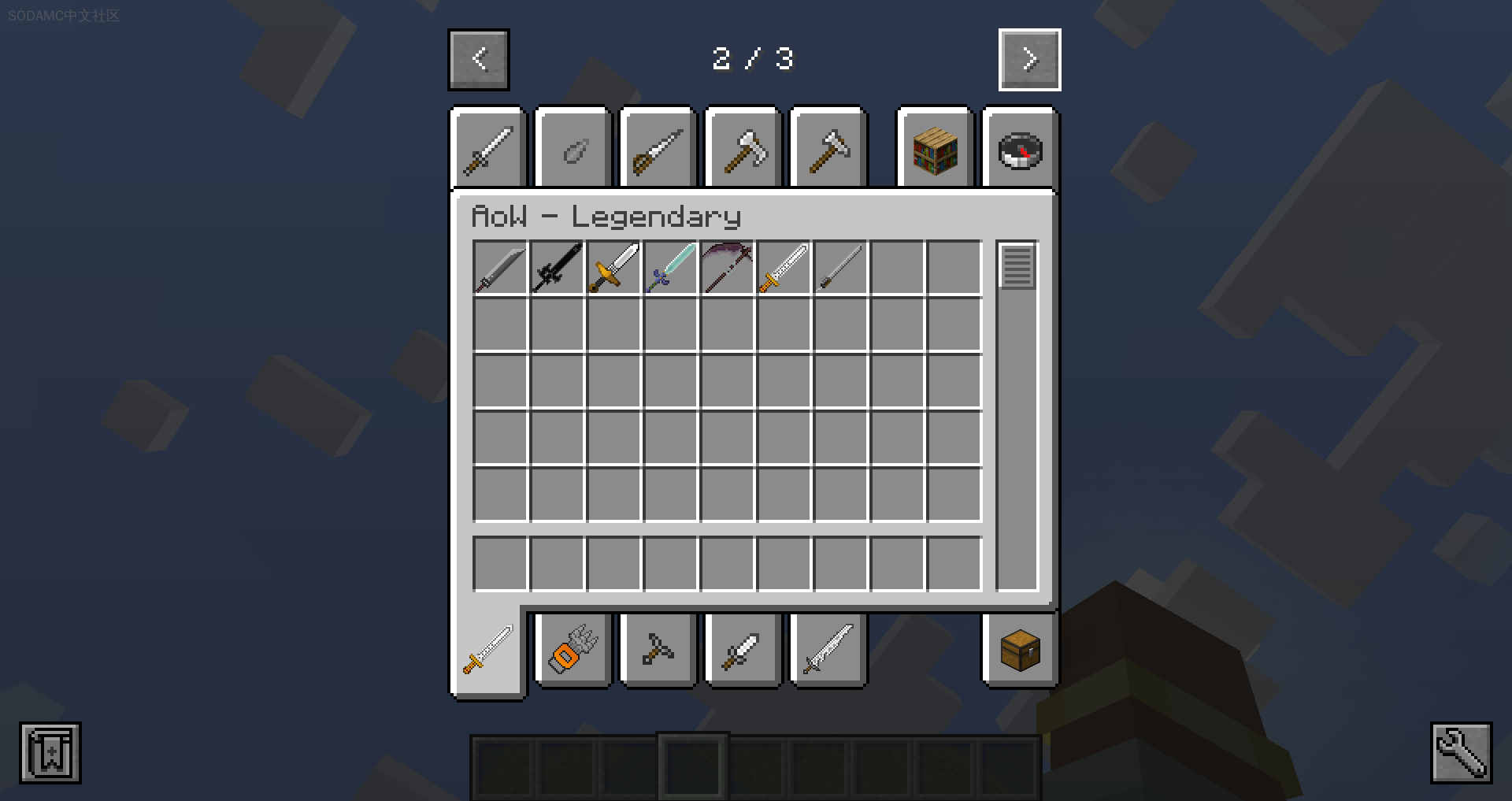1512x801 pixels.
Task: Go to the previous creative tab page
Action: click(479, 60)
